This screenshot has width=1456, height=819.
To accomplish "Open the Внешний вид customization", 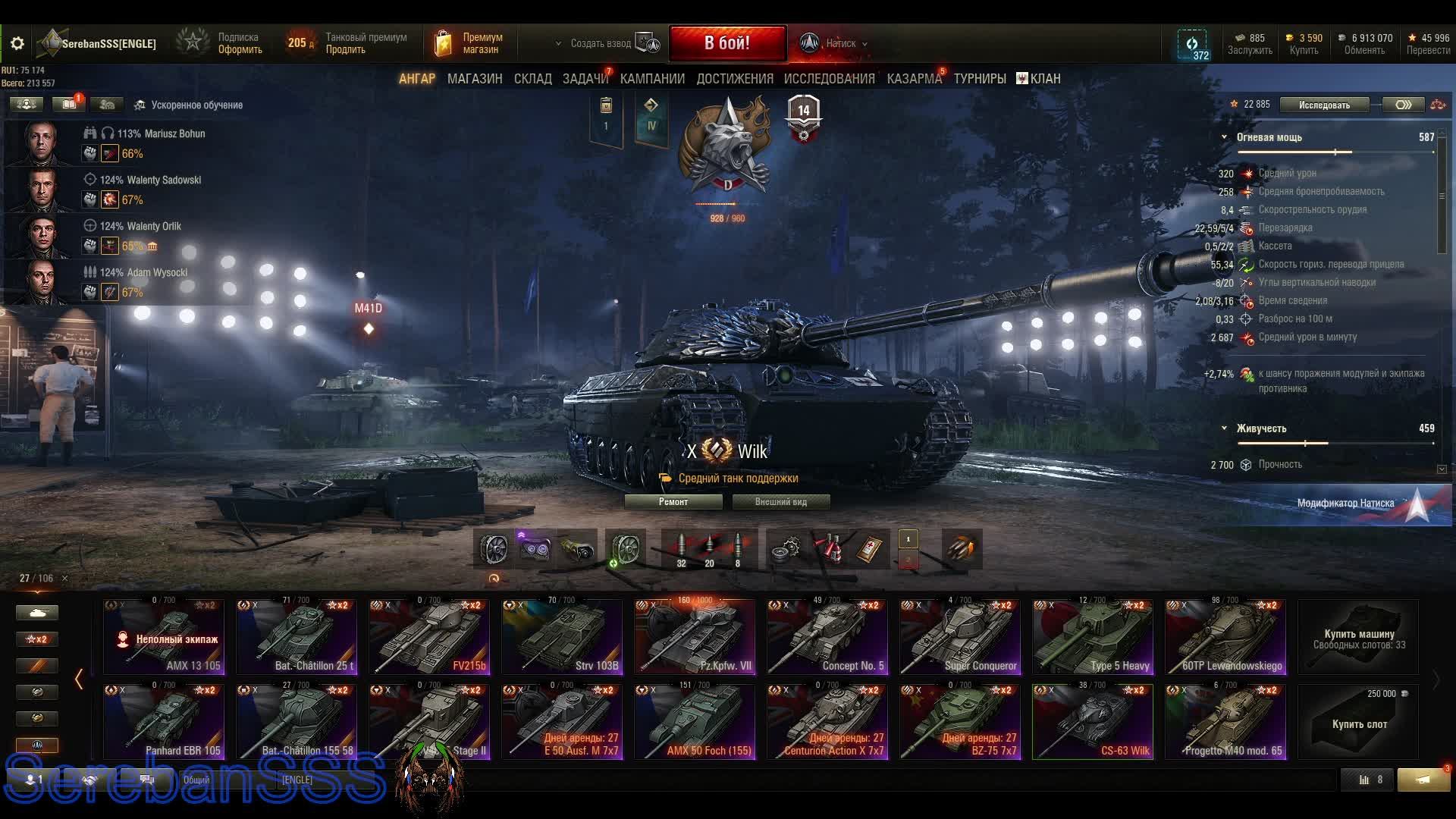I will [x=780, y=502].
